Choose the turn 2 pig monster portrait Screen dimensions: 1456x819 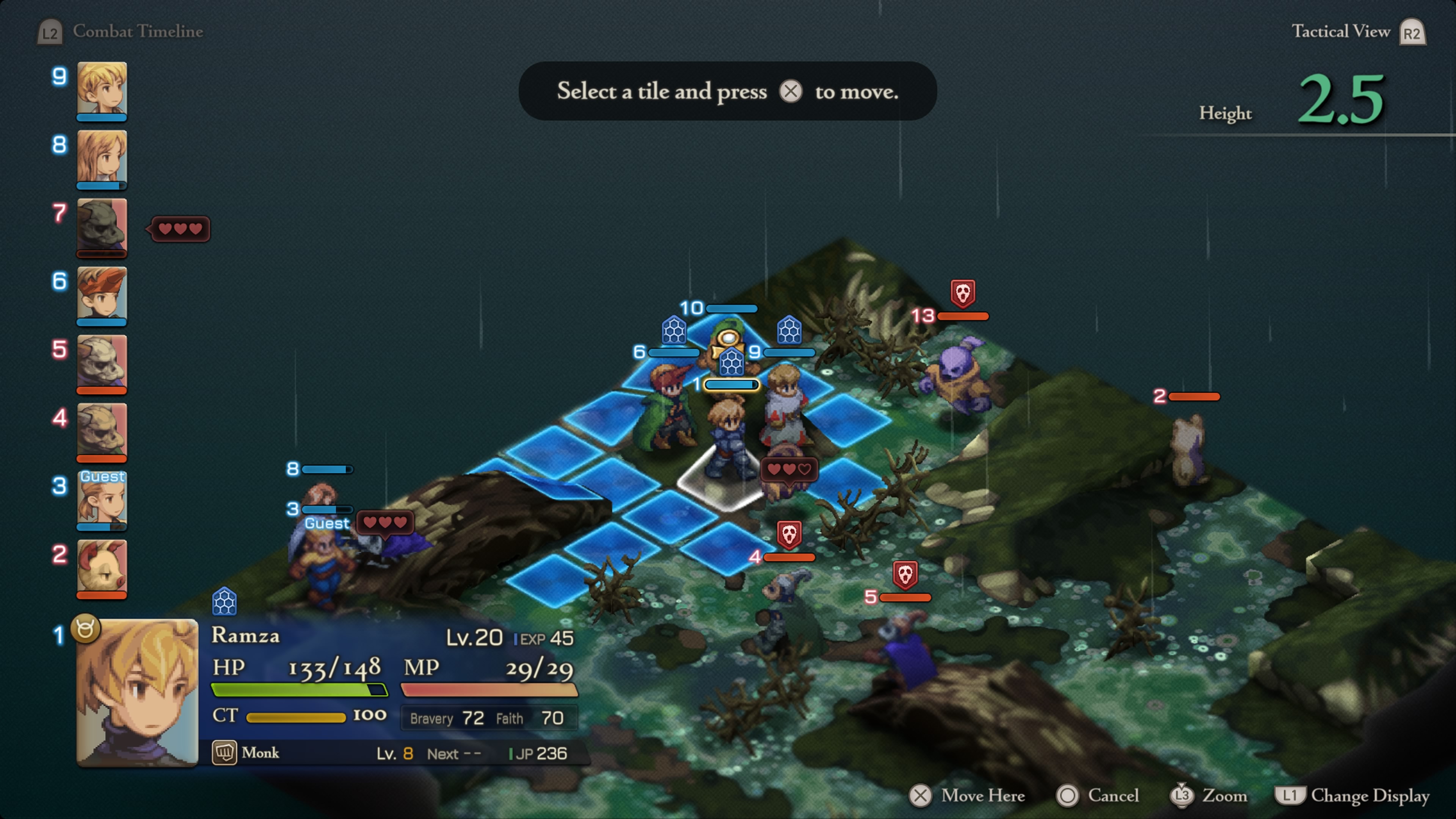coord(102,567)
